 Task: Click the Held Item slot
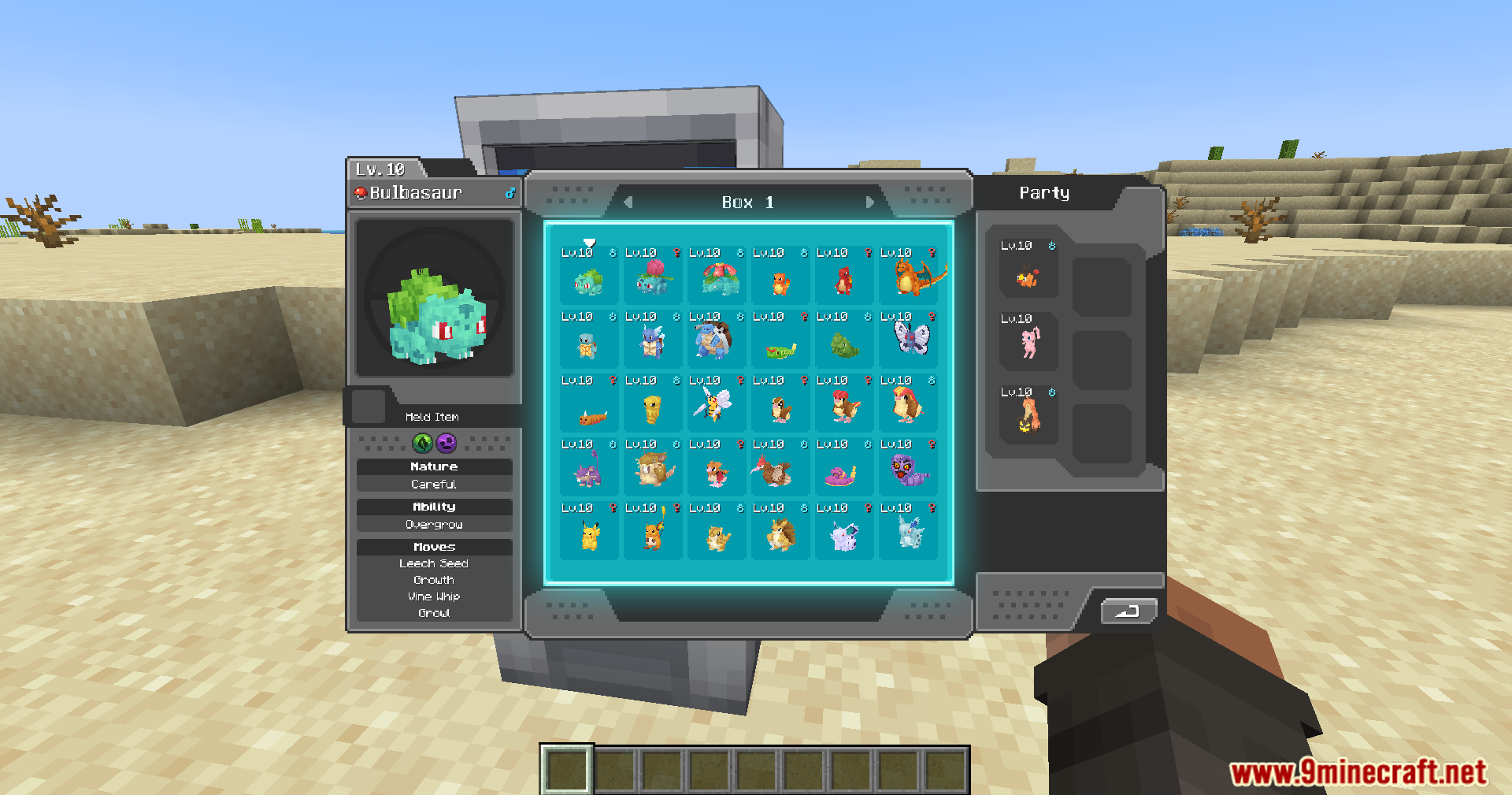point(368,406)
